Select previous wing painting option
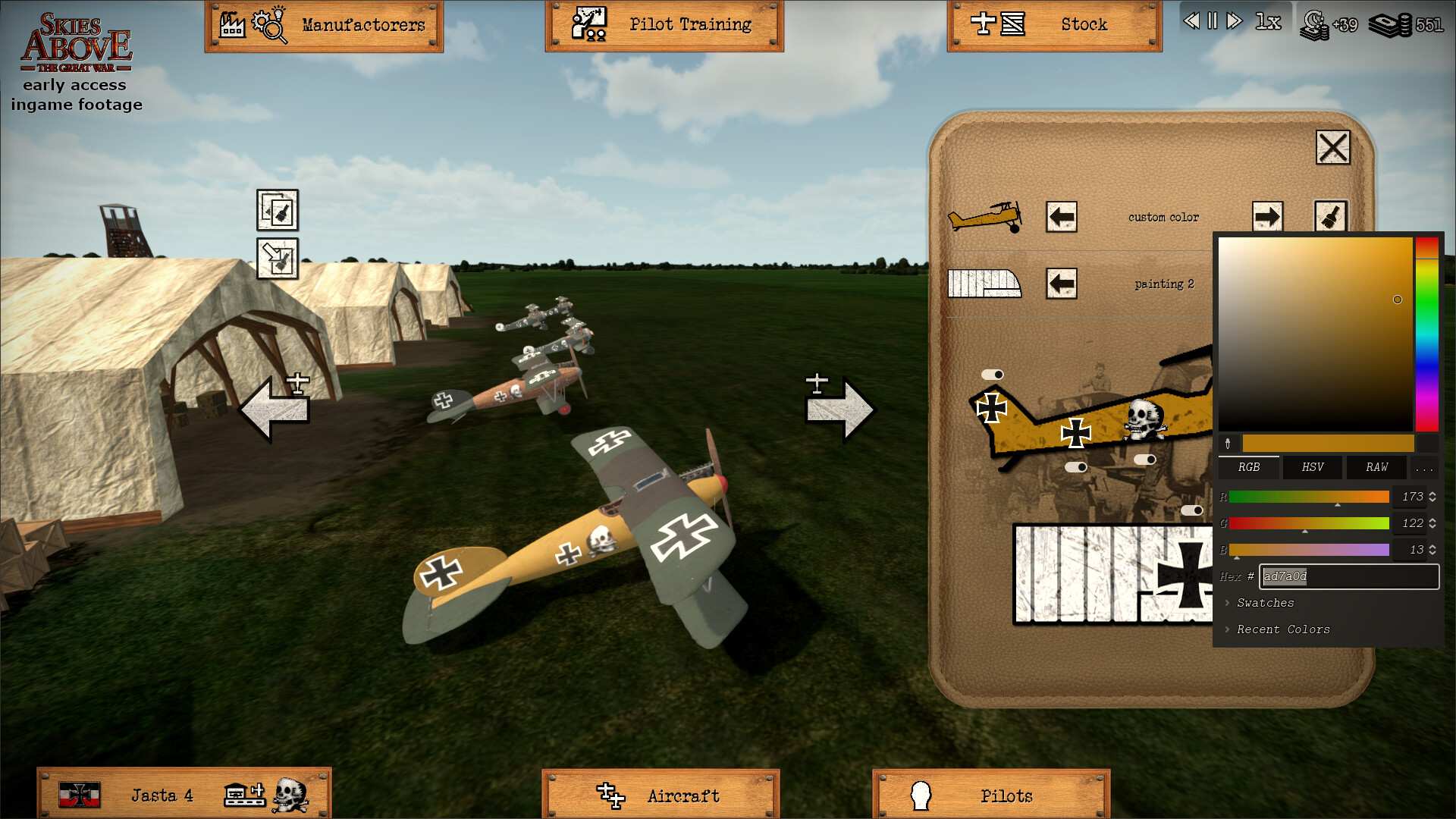This screenshot has width=1456, height=819. 1061,284
